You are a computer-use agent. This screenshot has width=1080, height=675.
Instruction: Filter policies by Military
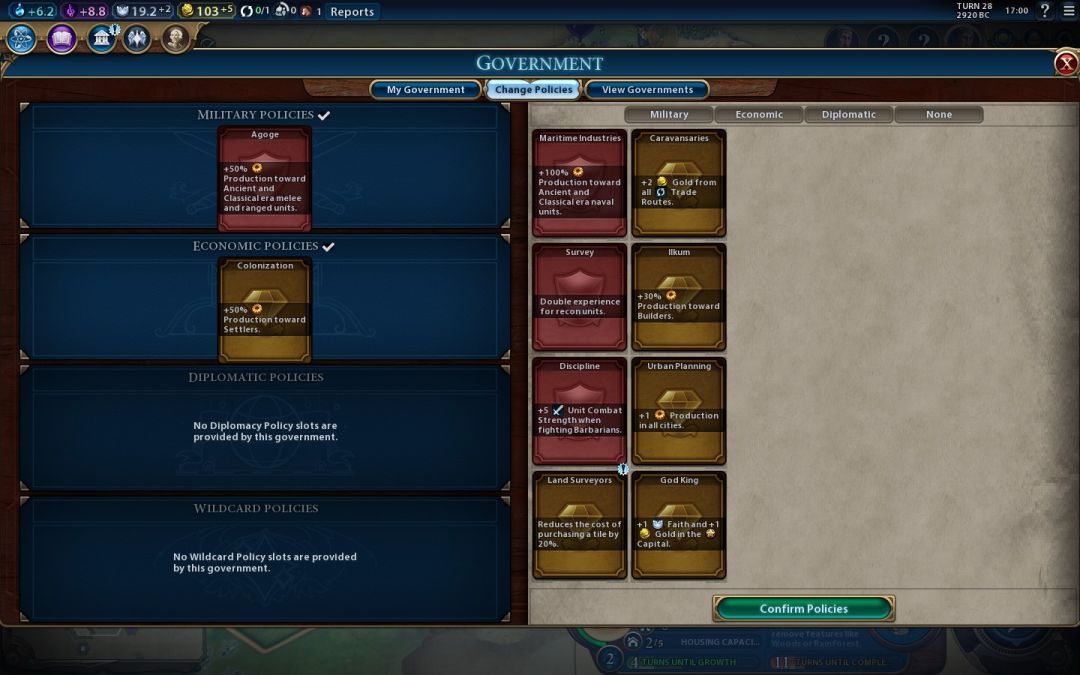pyautogui.click(x=669, y=115)
